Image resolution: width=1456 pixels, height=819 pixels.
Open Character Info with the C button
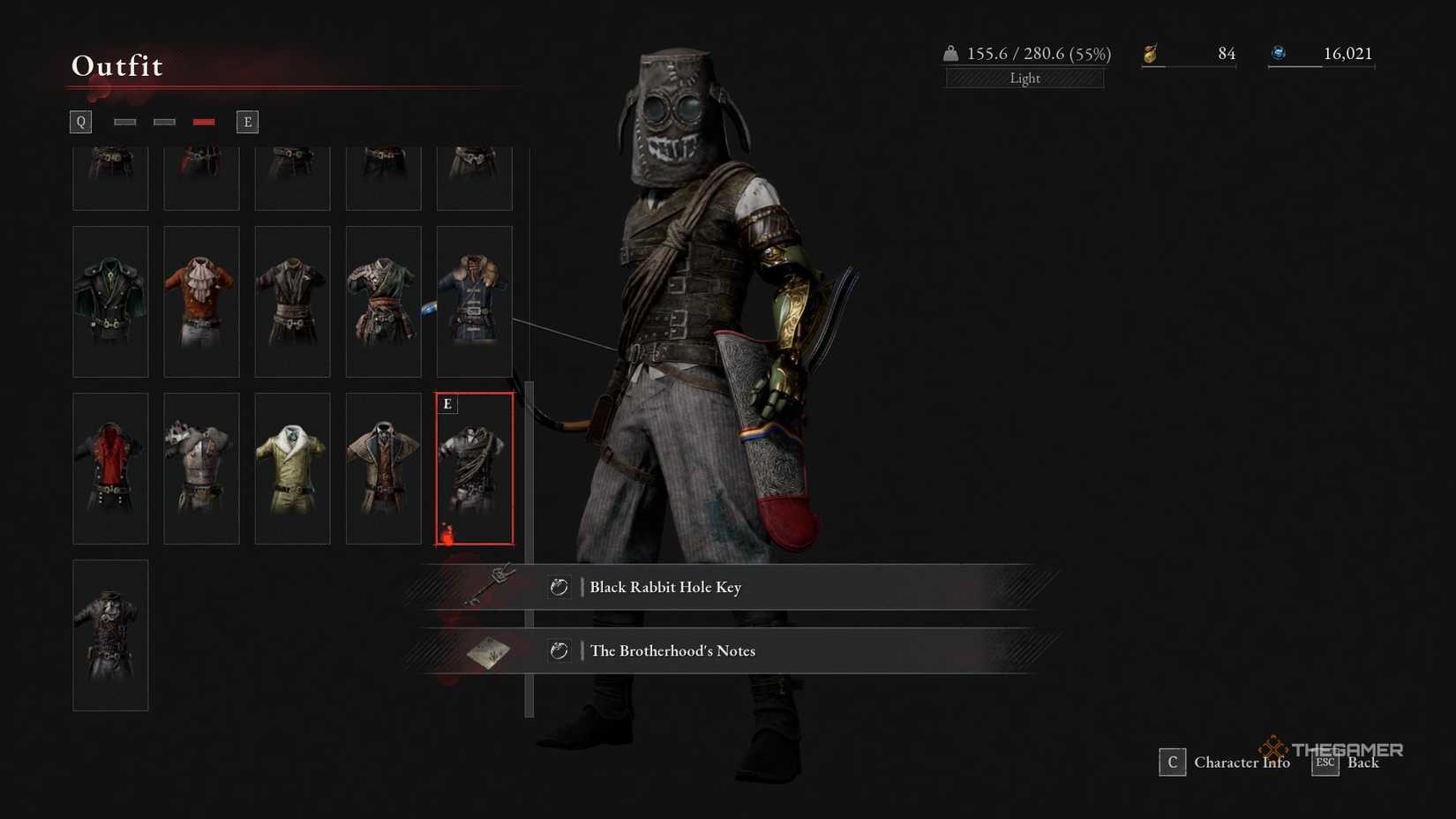[x=1171, y=762]
